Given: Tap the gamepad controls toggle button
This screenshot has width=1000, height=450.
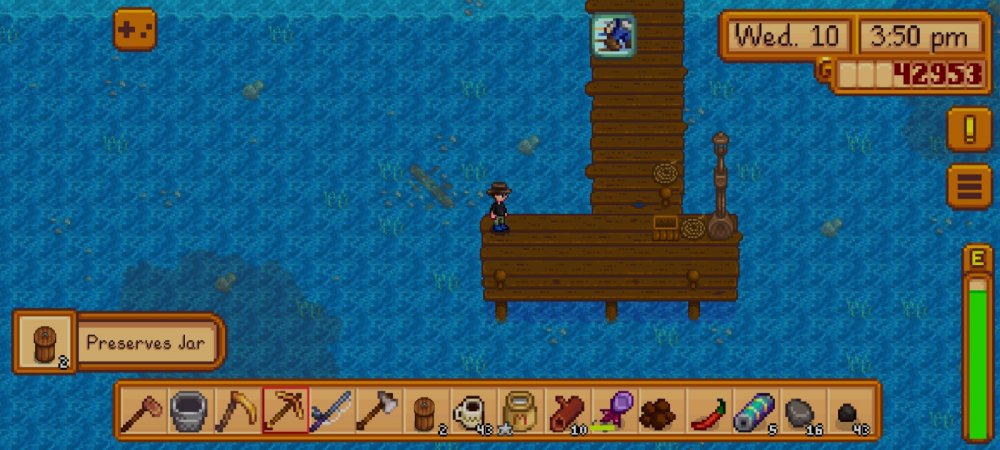Looking at the screenshot, I should click(x=134, y=30).
